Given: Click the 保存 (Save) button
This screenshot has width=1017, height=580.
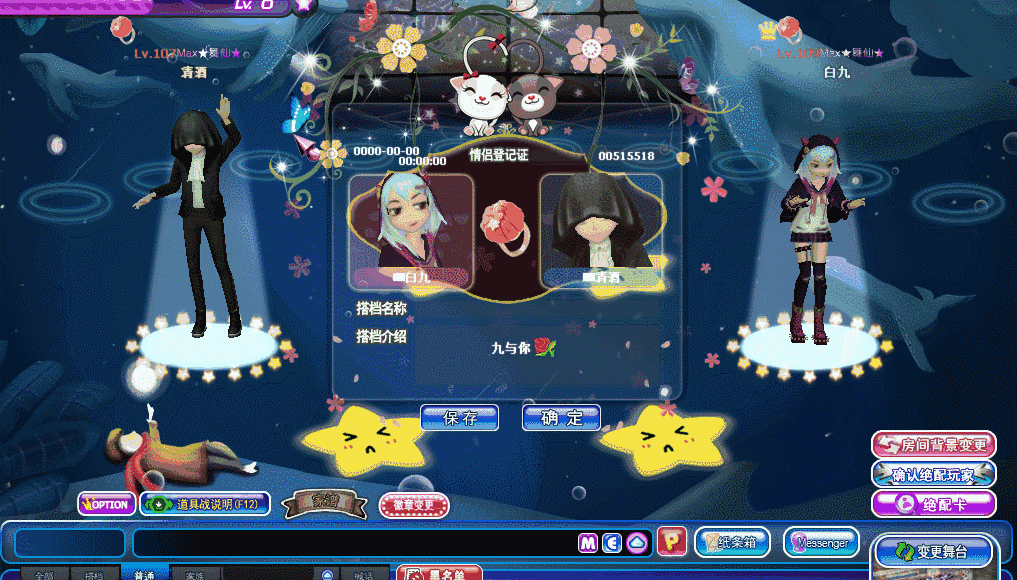Looking at the screenshot, I should coord(459,418).
